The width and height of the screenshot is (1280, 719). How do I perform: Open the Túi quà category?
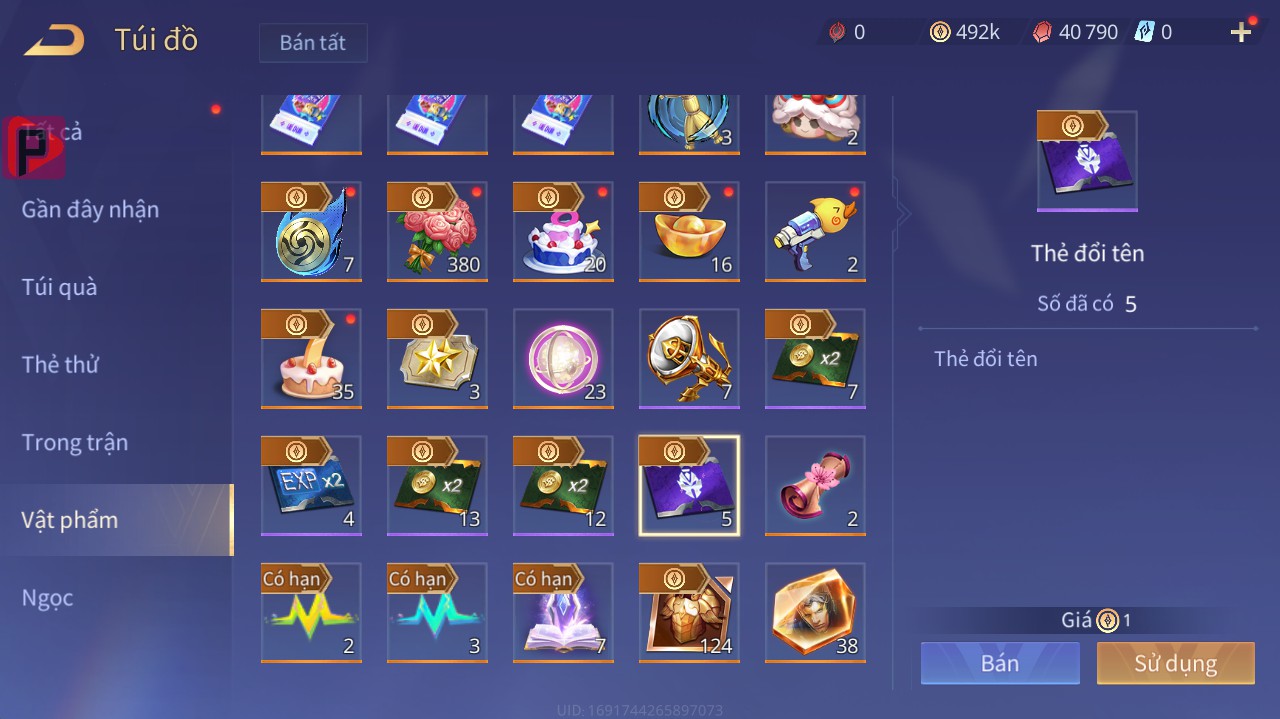[60, 287]
